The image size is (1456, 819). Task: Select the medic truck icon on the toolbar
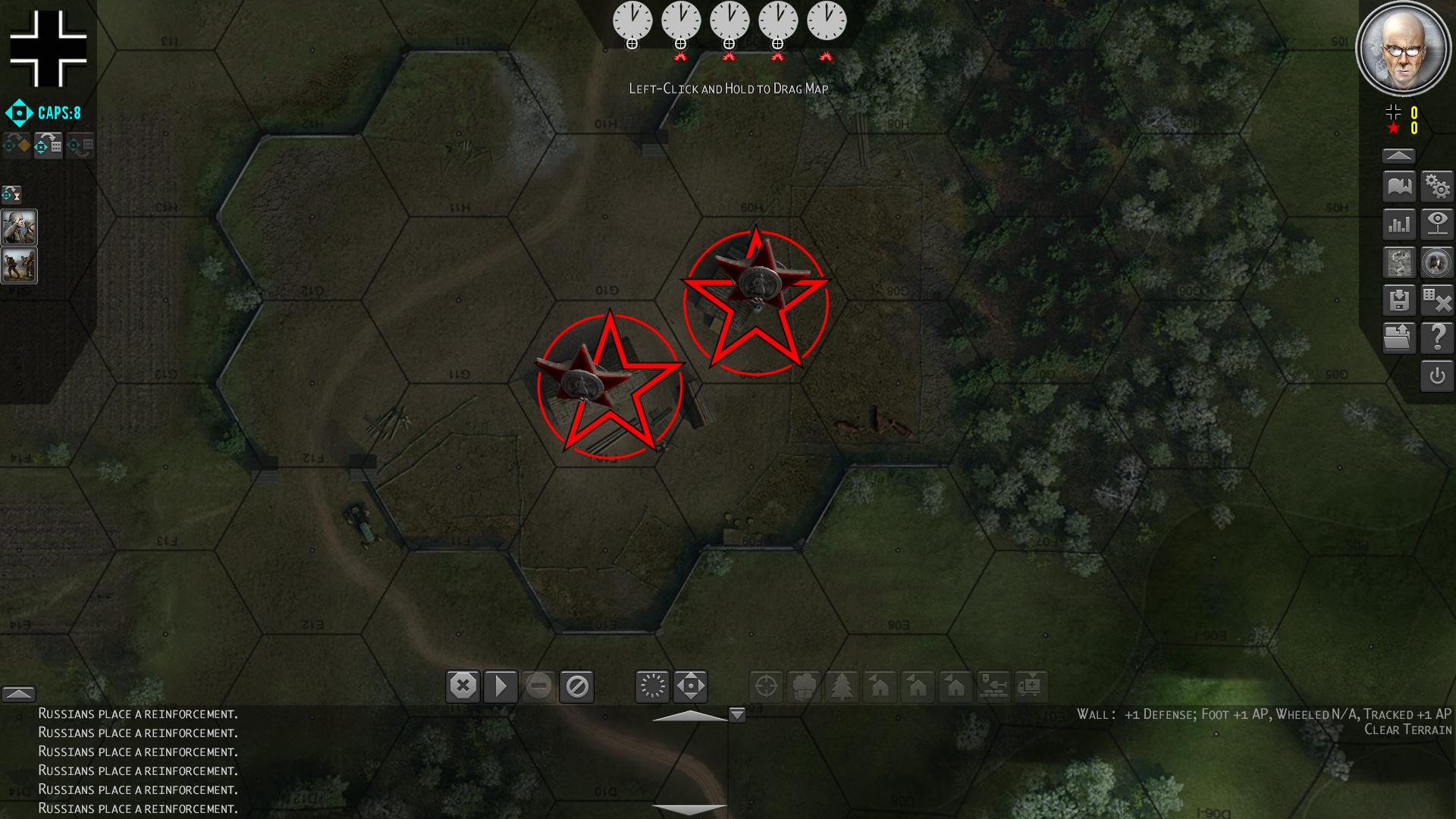(x=1030, y=686)
